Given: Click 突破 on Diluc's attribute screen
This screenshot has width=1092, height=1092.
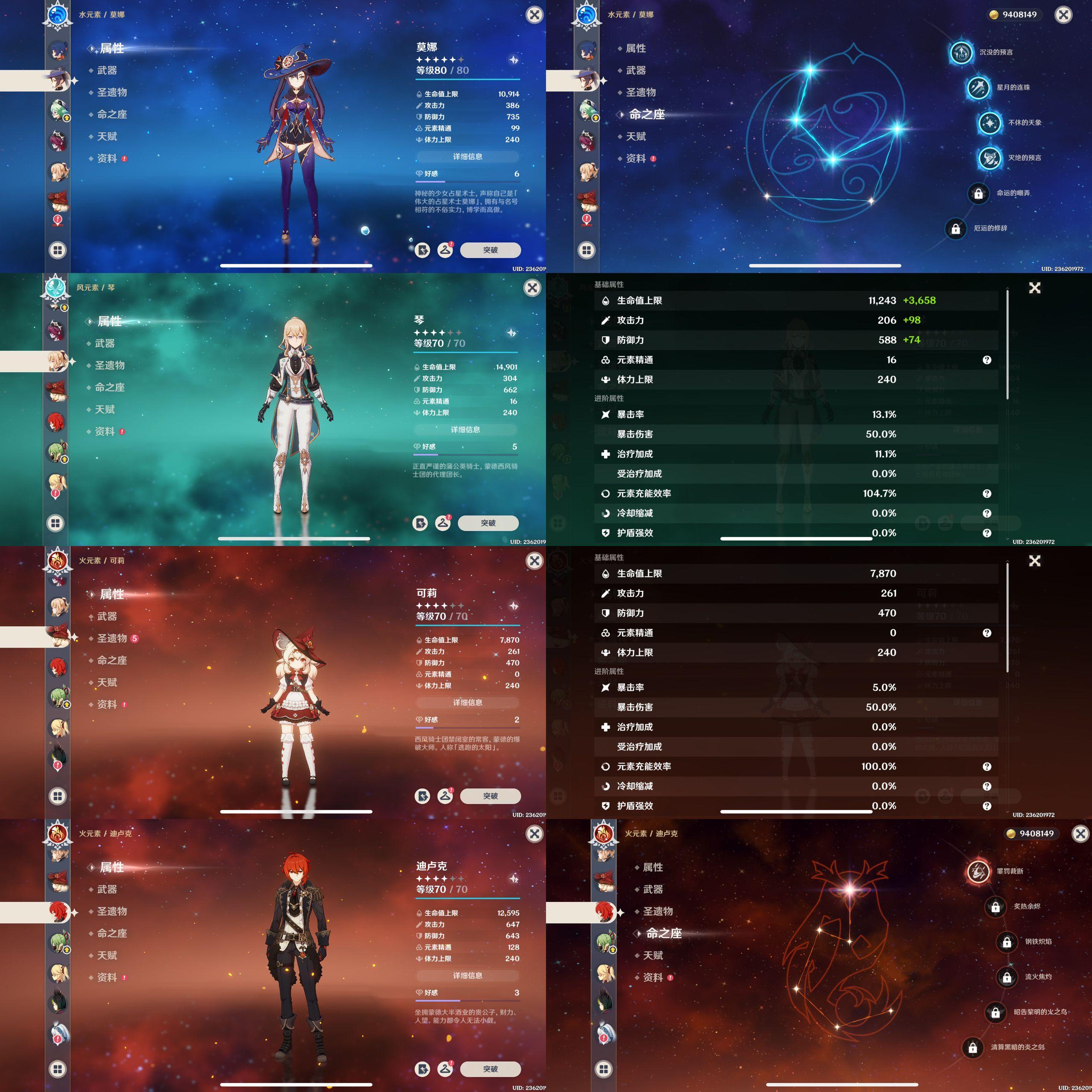Looking at the screenshot, I should coord(490,1069).
